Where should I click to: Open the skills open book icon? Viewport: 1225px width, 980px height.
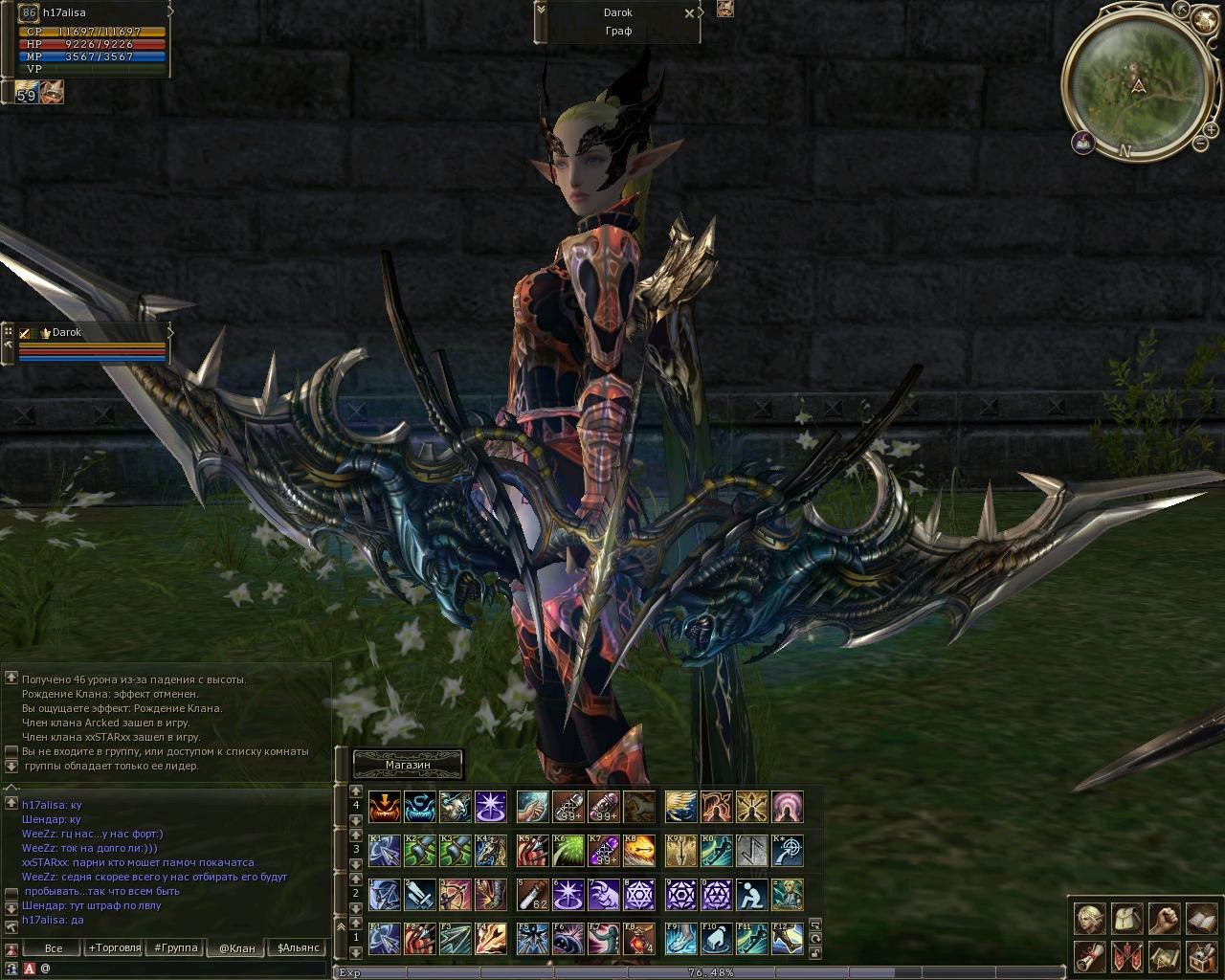click(1200, 918)
